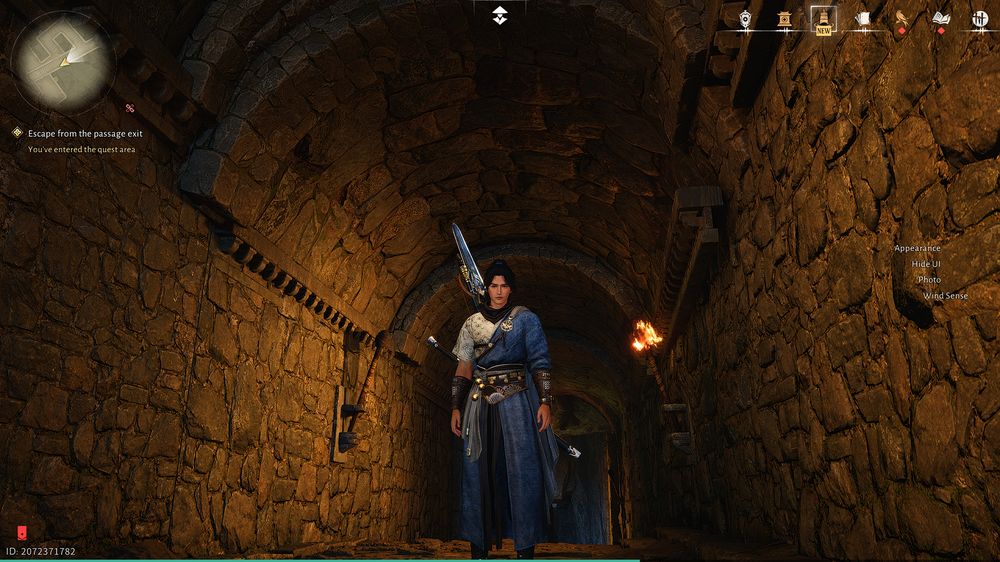This screenshot has width=1000, height=562.
Task: Open the paper scrolls icon
Action: [x=863, y=18]
